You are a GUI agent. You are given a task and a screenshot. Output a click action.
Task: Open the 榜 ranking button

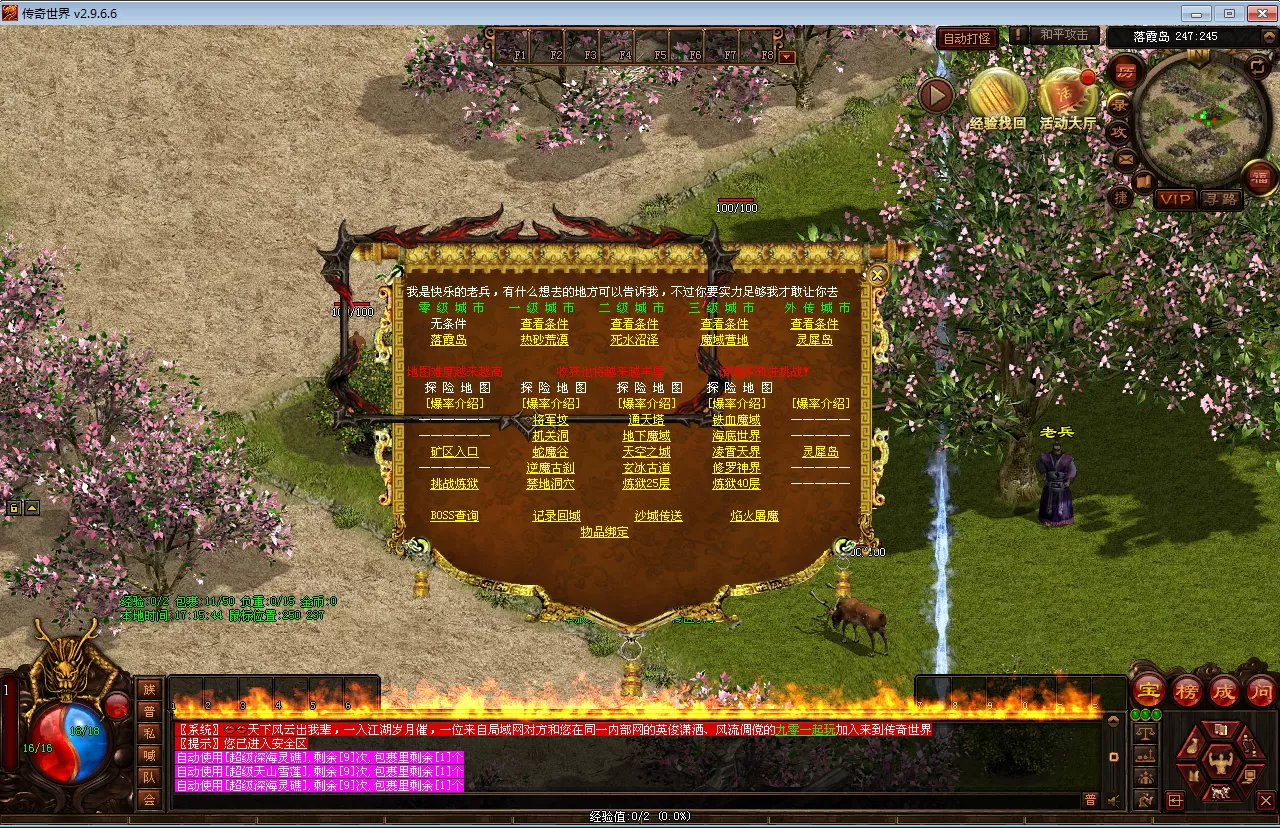(1187, 690)
